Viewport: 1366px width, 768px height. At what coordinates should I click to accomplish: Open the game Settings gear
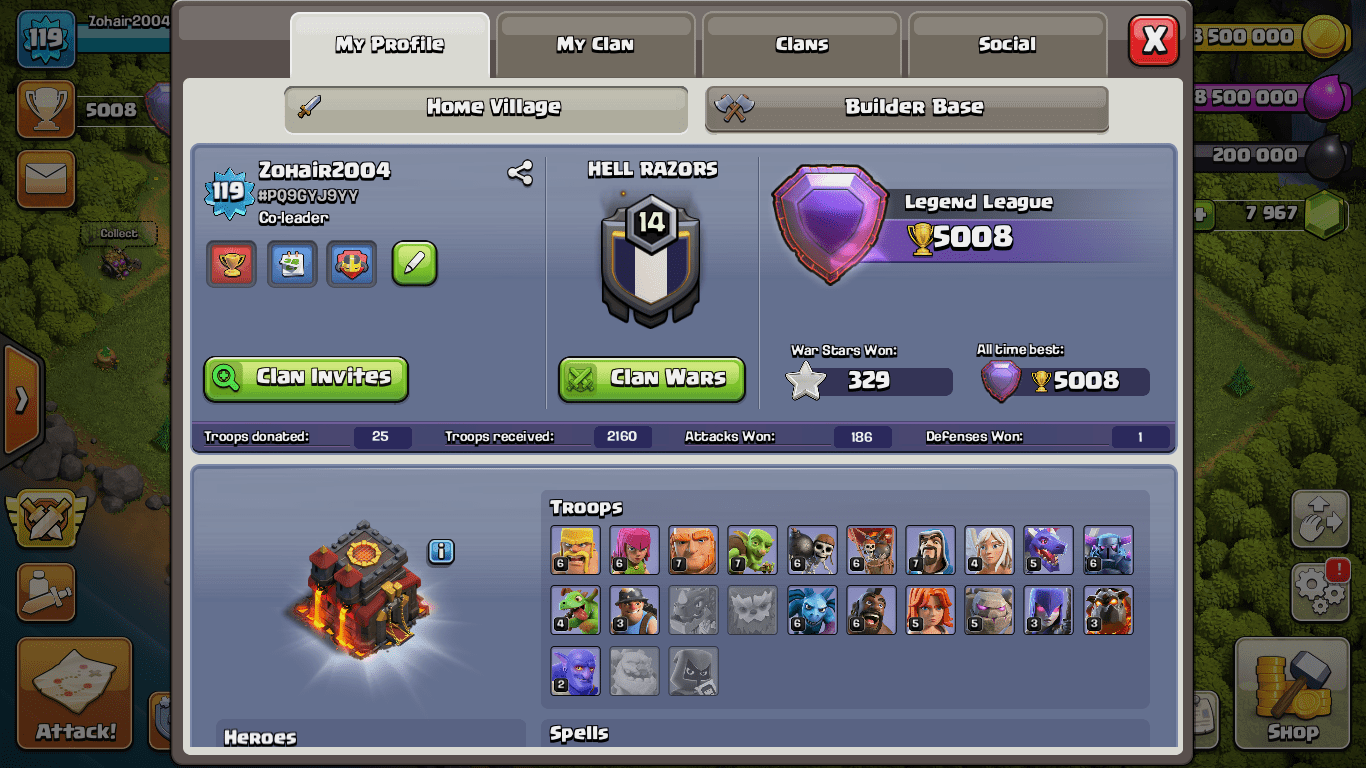pyautogui.click(x=1320, y=591)
